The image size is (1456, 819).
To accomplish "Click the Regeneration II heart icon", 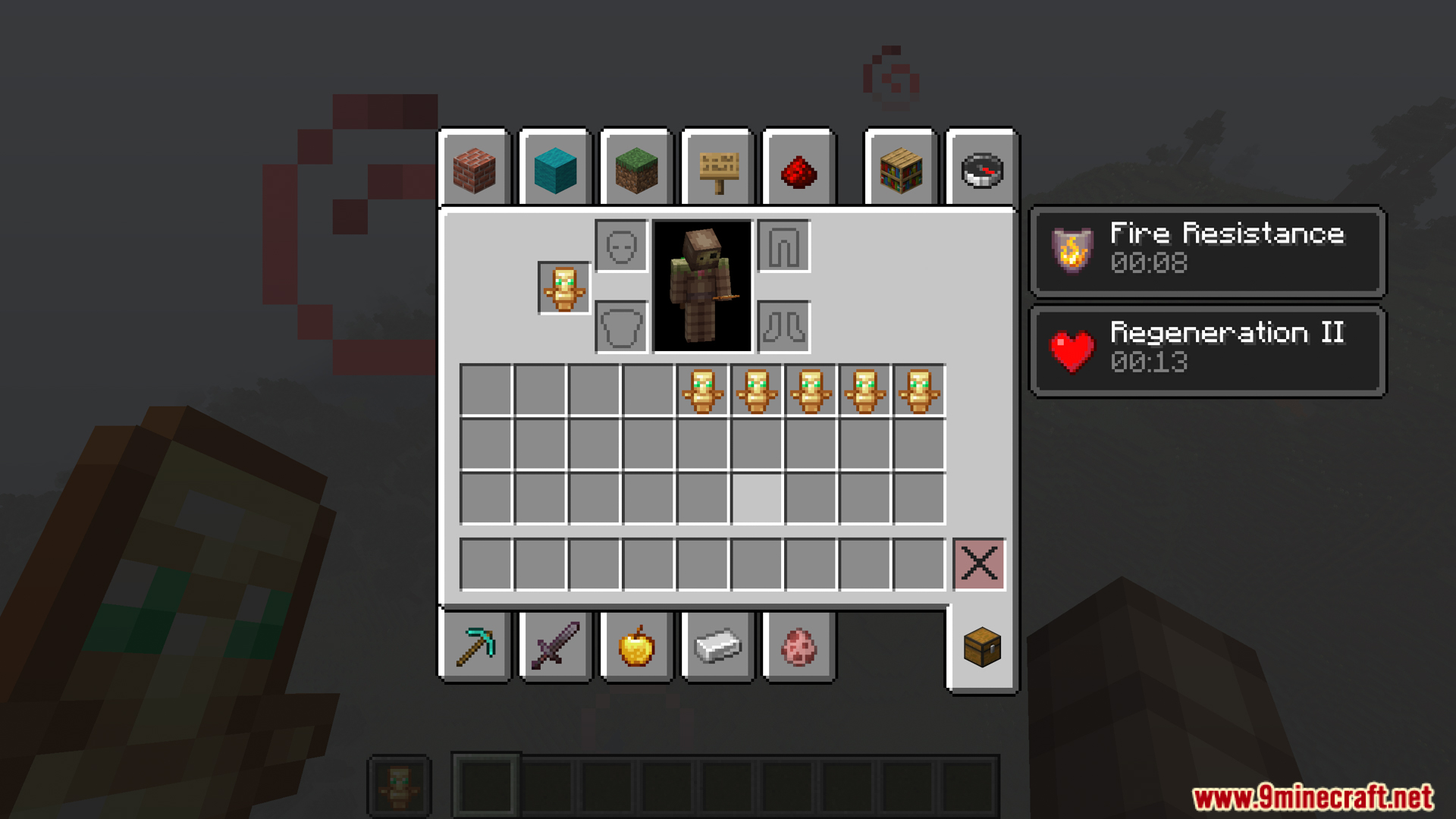I will point(1071,349).
